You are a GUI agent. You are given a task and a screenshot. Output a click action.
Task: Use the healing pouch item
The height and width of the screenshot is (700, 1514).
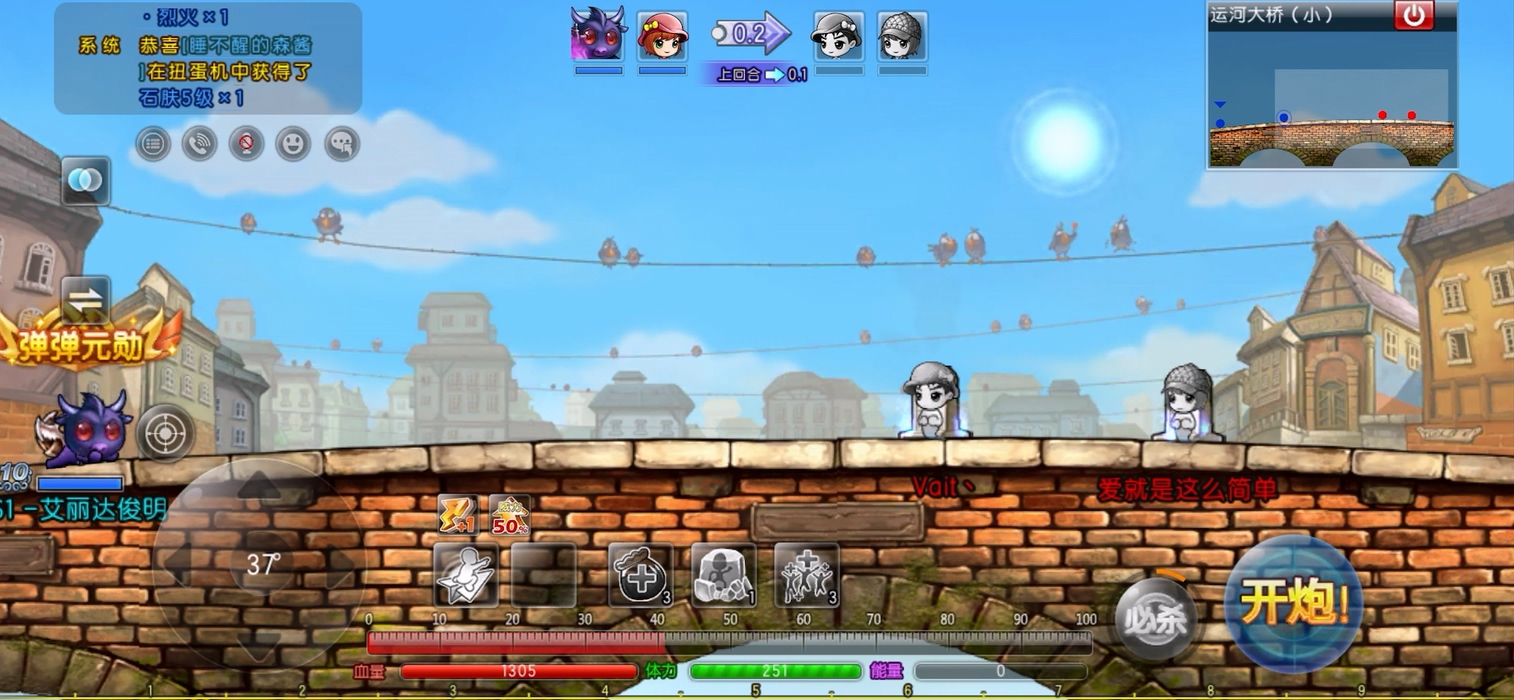pyautogui.click(x=640, y=575)
